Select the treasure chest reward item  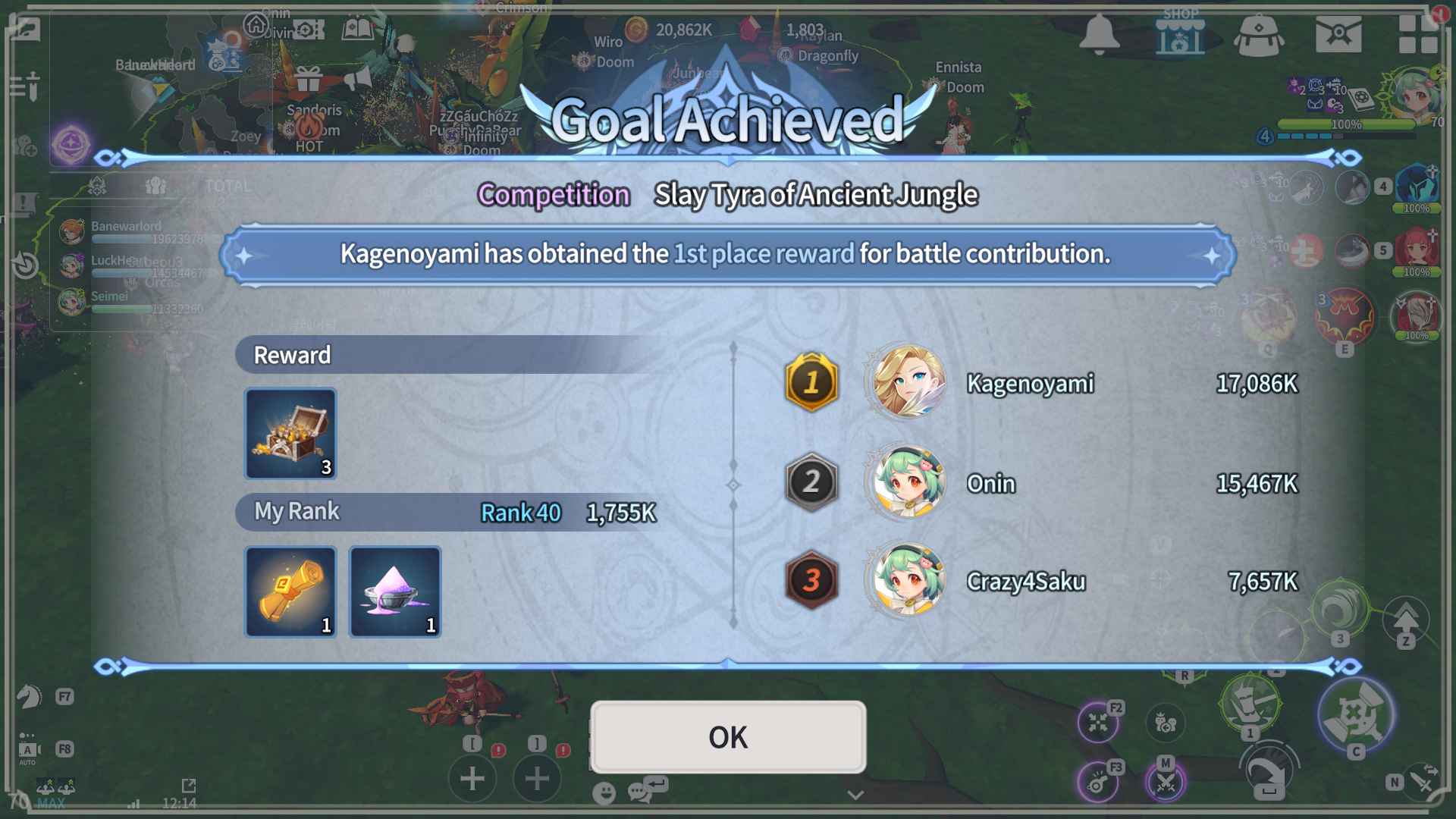(290, 434)
